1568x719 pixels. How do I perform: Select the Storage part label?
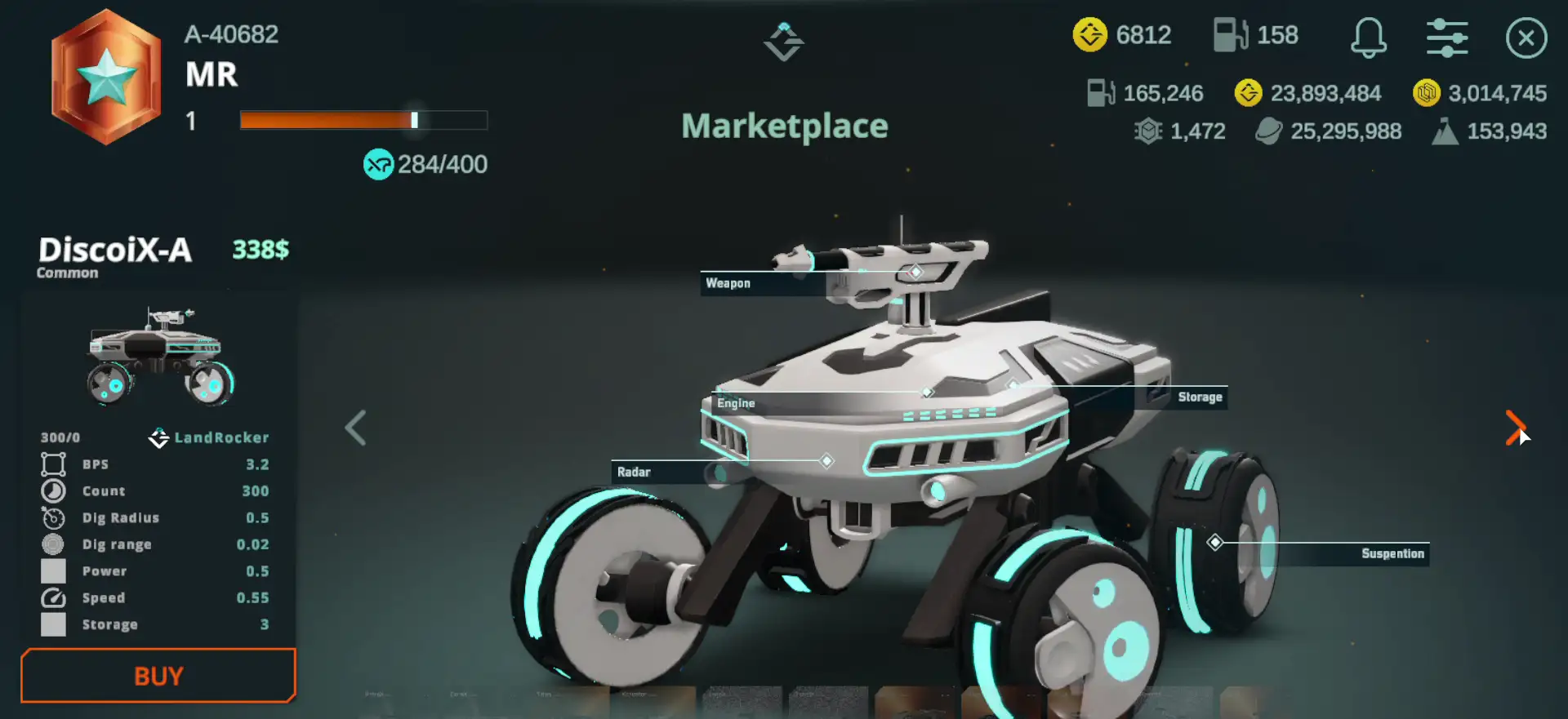pos(1199,397)
